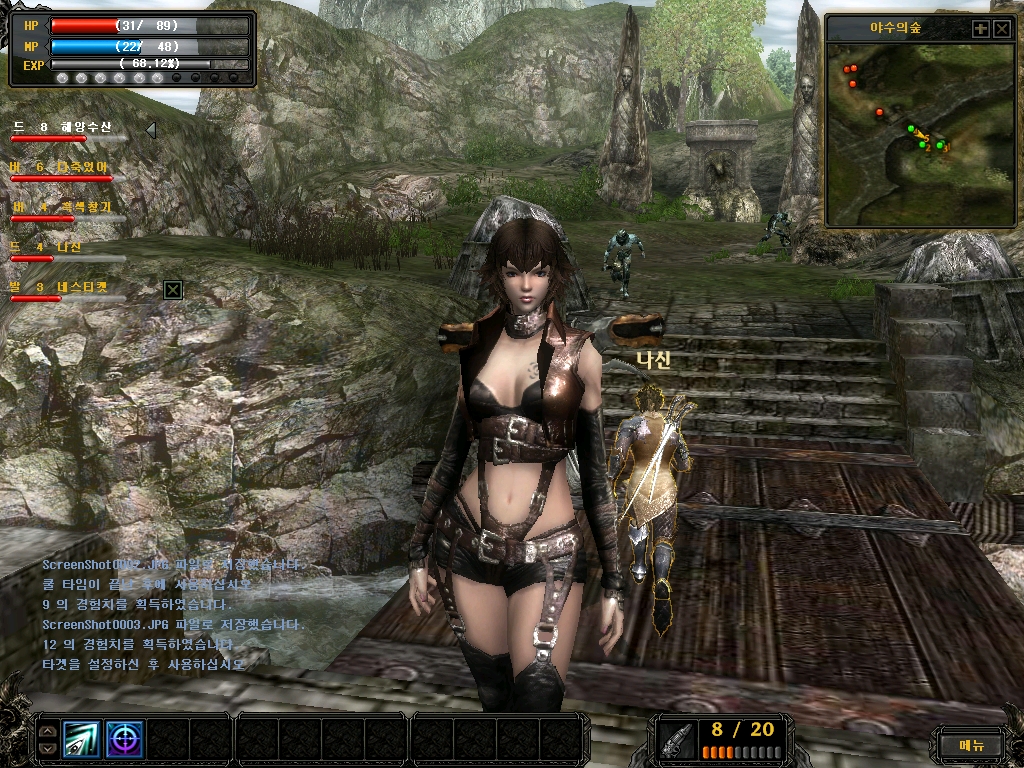Open the 메뉴 menu button

972,744
